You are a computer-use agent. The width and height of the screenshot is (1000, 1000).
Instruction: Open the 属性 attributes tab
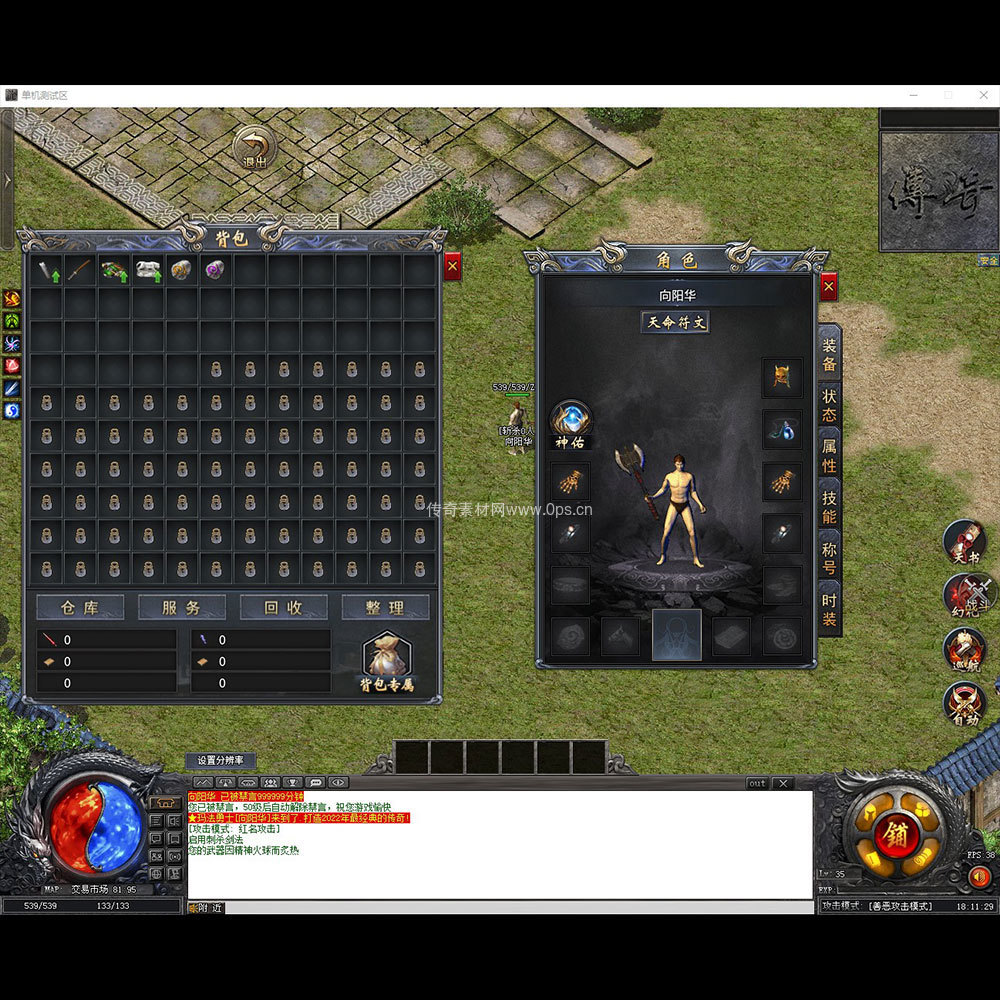(829, 455)
